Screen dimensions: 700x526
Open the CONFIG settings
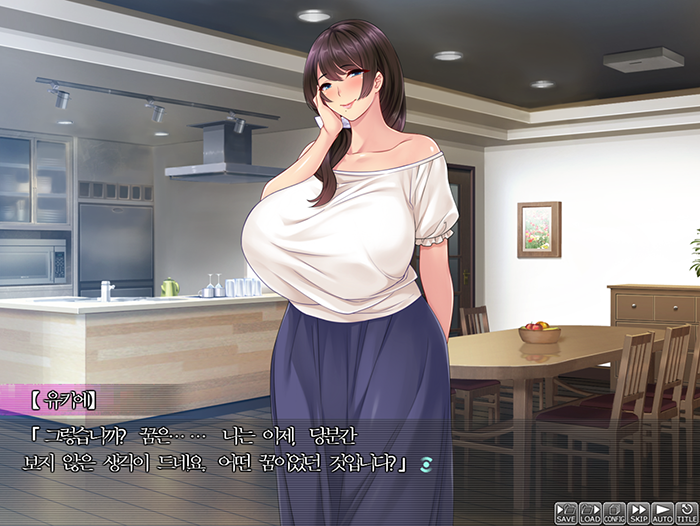tap(614, 513)
